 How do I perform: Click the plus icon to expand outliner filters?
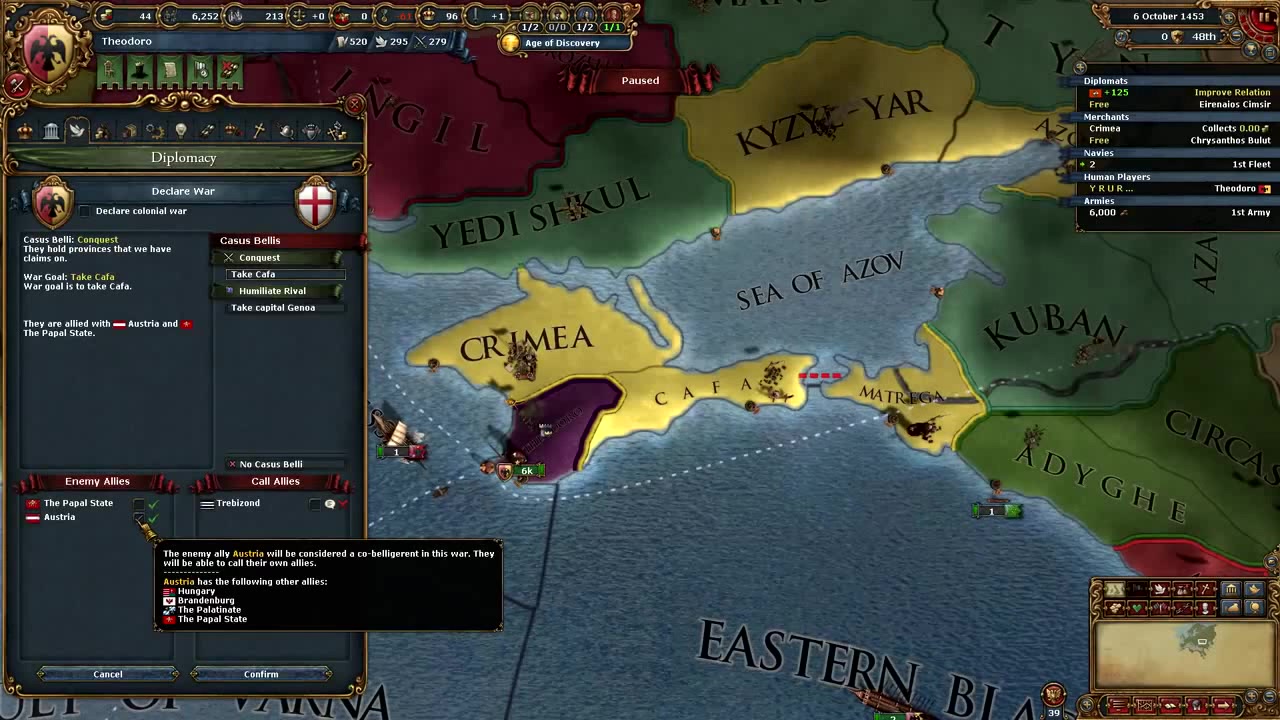(x=1079, y=67)
